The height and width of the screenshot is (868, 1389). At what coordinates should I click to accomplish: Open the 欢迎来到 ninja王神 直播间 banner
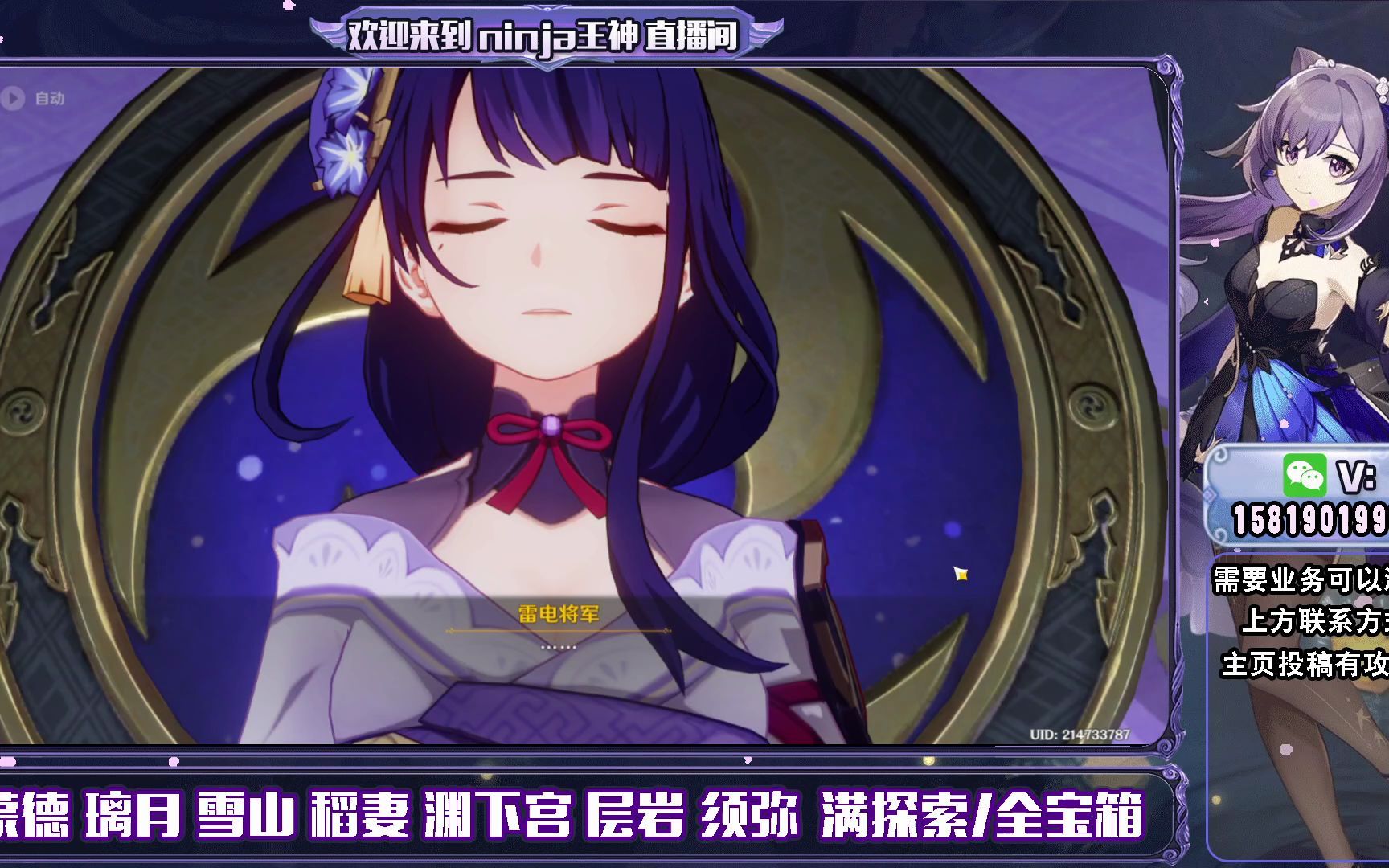543,34
